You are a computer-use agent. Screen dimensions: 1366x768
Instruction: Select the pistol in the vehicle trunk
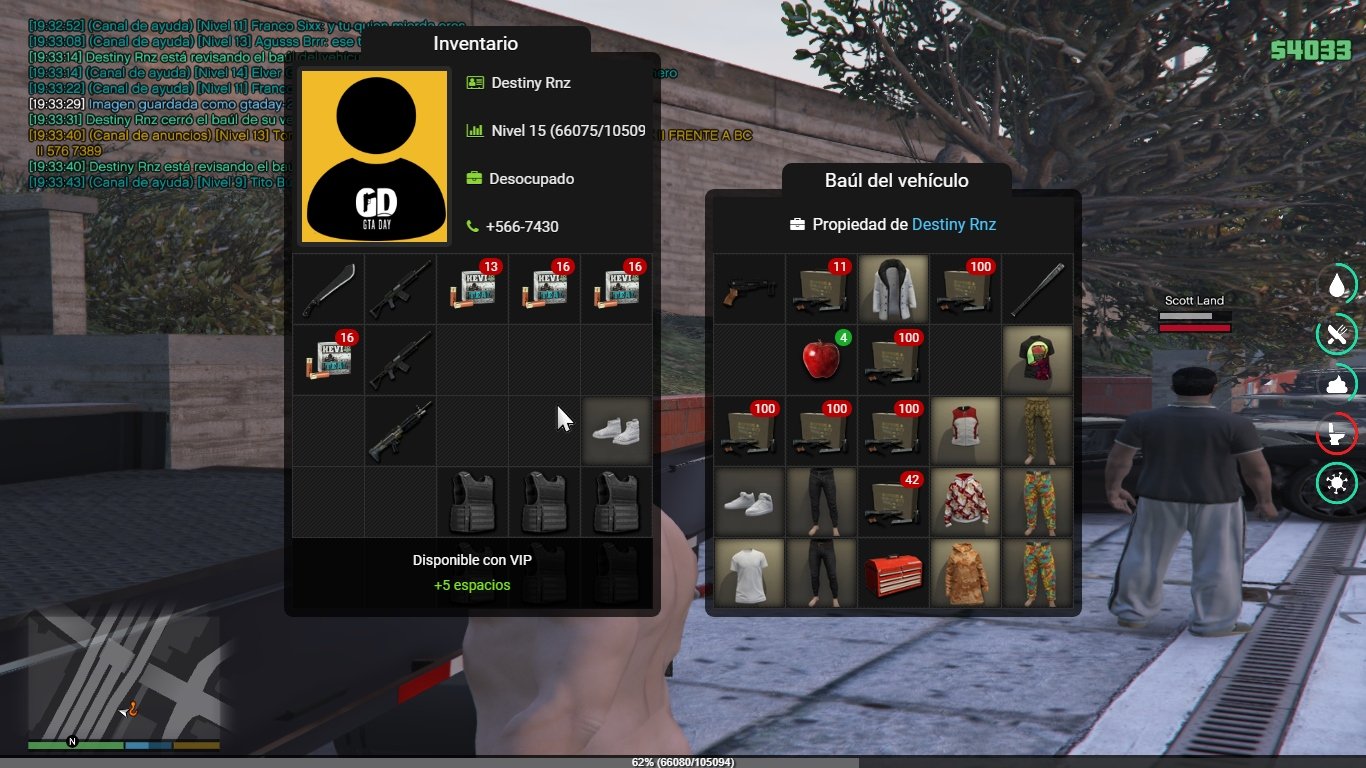(749, 289)
